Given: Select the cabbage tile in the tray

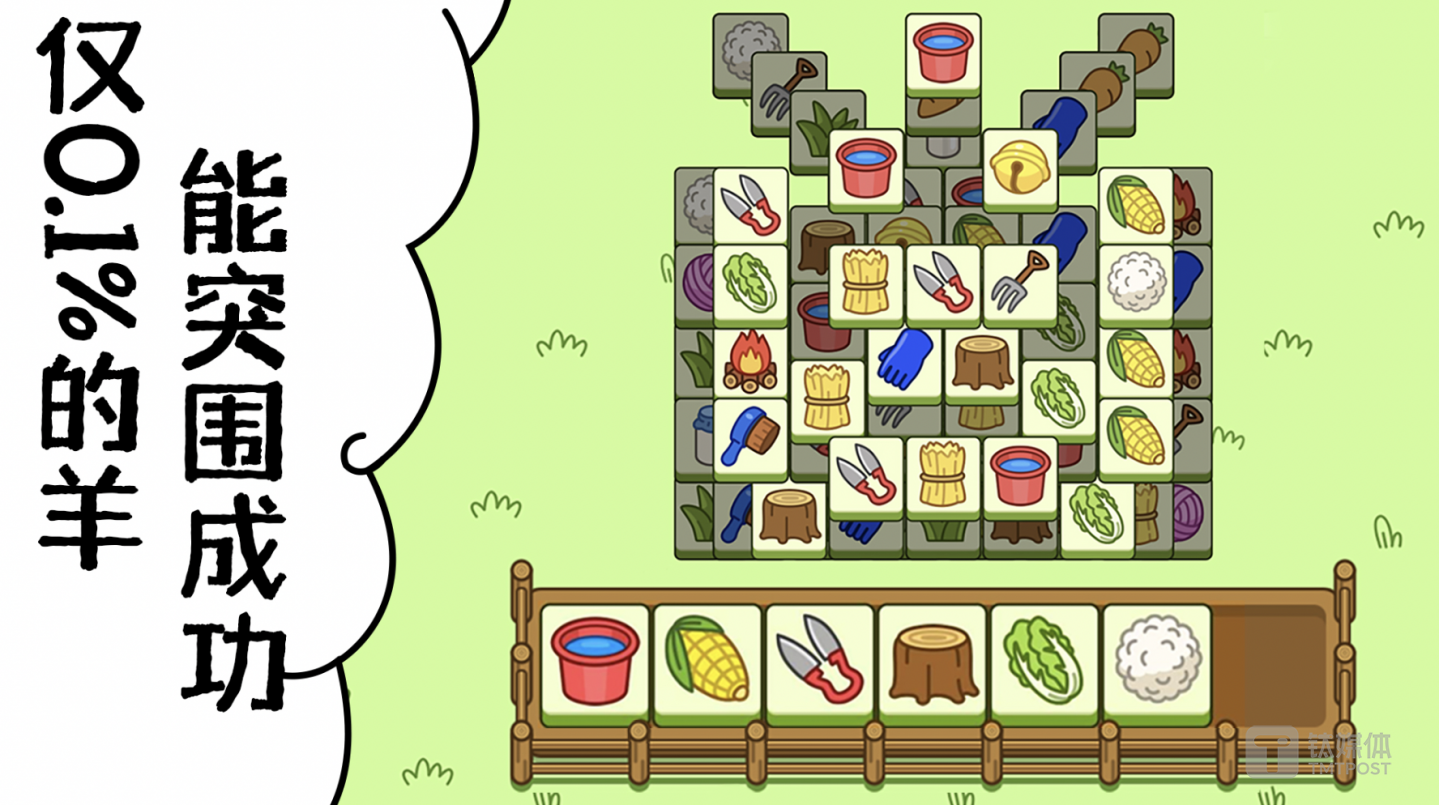Looking at the screenshot, I should point(1044,660).
